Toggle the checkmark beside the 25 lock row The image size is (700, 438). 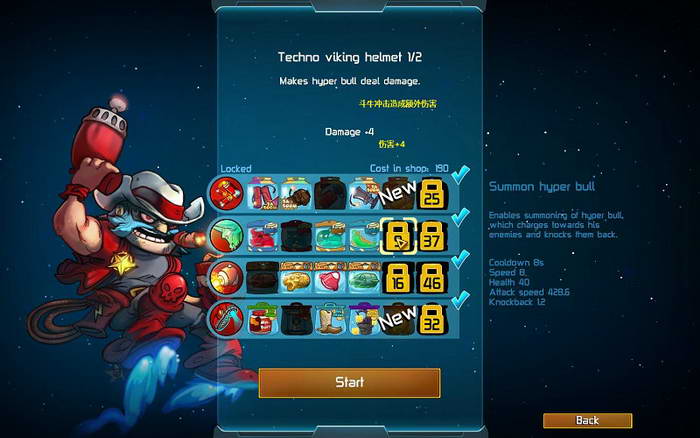point(460,176)
